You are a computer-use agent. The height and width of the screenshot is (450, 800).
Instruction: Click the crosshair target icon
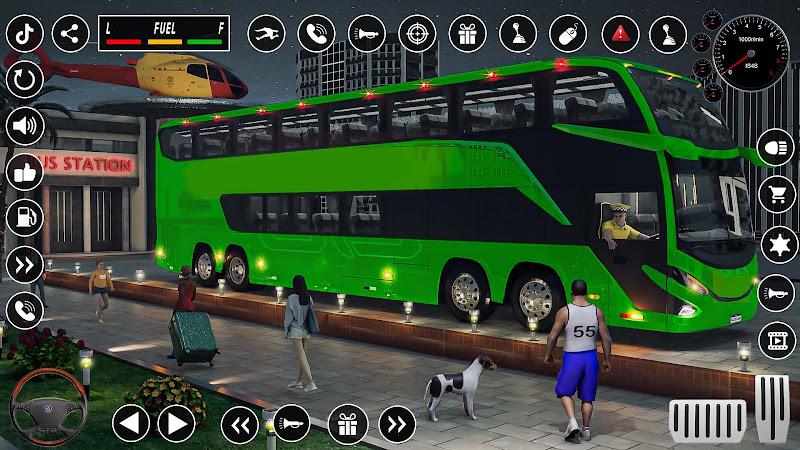(x=417, y=33)
